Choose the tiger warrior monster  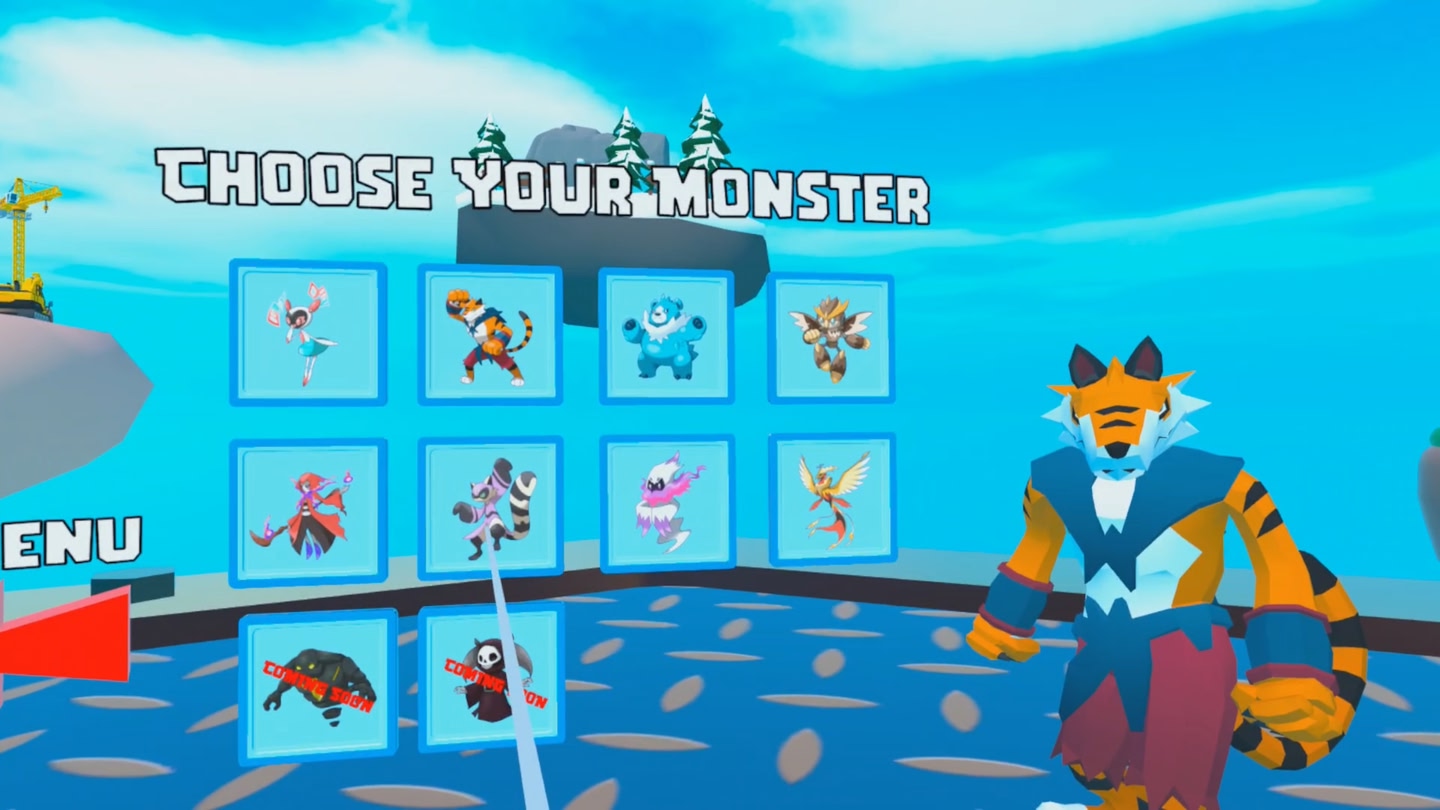[490, 335]
